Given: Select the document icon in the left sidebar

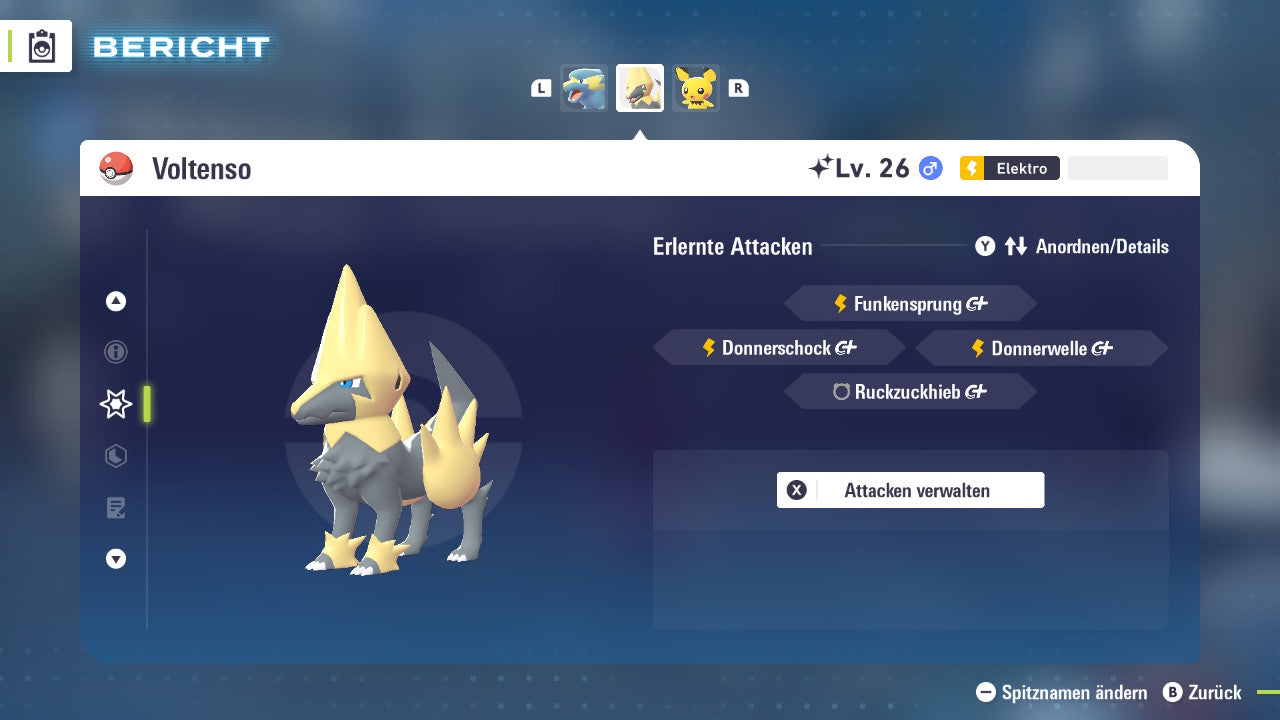Looking at the screenshot, I should coord(115,508).
